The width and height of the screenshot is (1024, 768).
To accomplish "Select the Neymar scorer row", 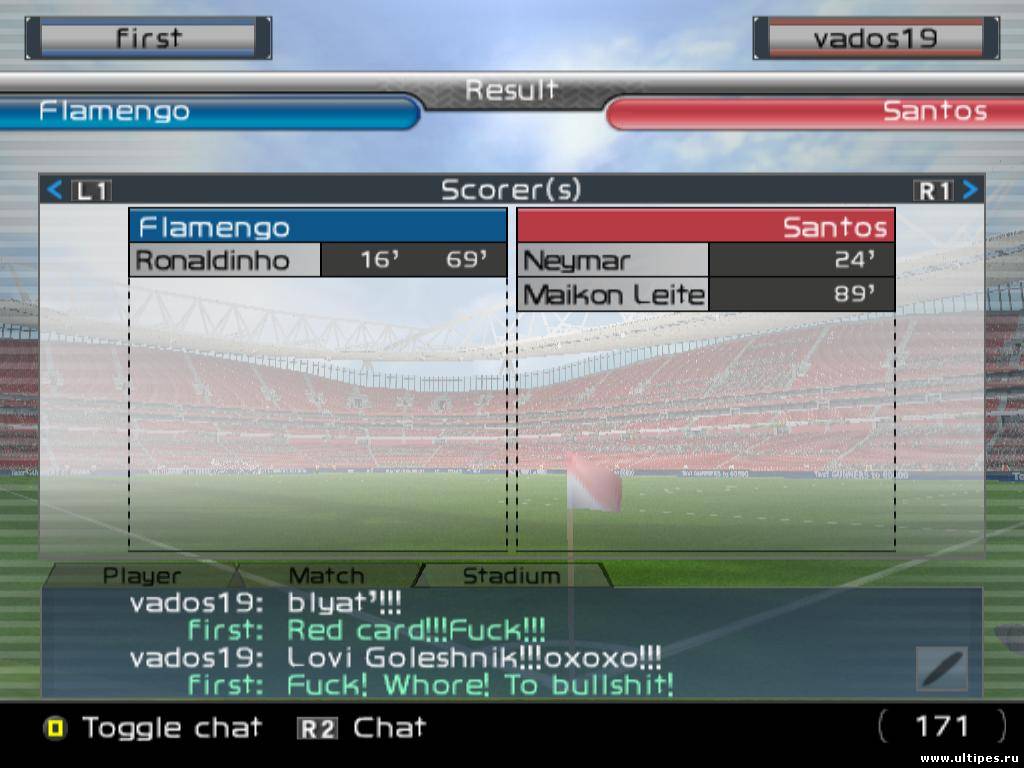I will [x=705, y=261].
